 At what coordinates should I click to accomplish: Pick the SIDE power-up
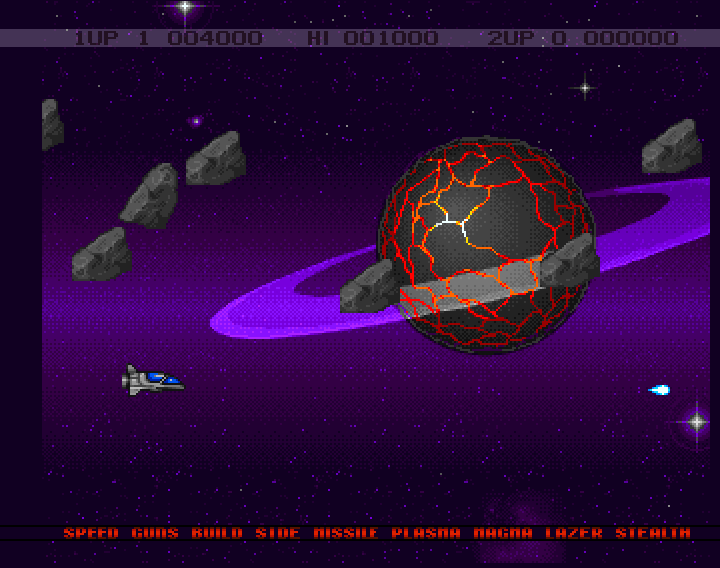click(x=277, y=534)
